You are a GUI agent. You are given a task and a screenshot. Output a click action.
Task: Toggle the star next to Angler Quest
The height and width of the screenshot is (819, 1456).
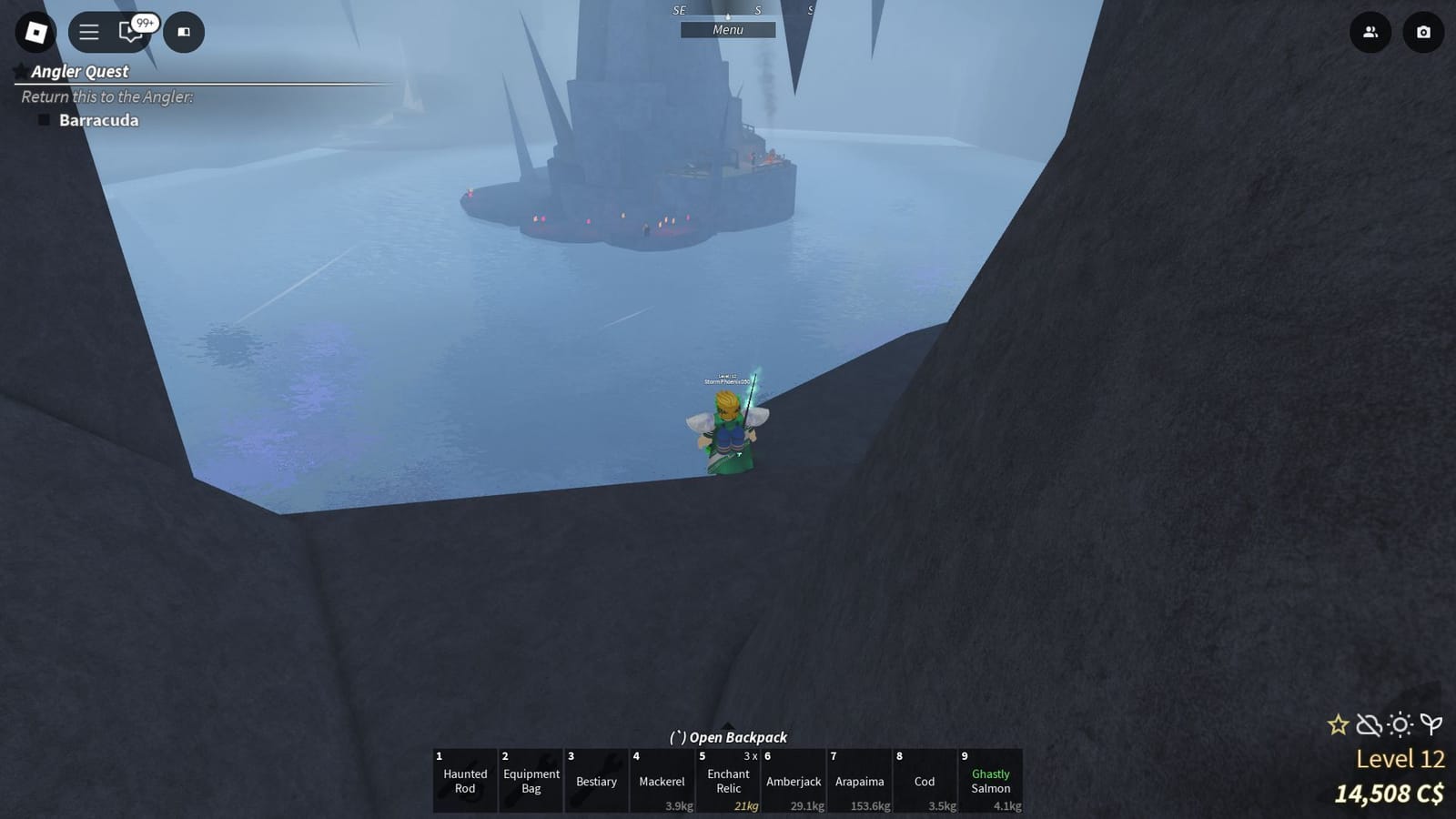click(x=18, y=70)
